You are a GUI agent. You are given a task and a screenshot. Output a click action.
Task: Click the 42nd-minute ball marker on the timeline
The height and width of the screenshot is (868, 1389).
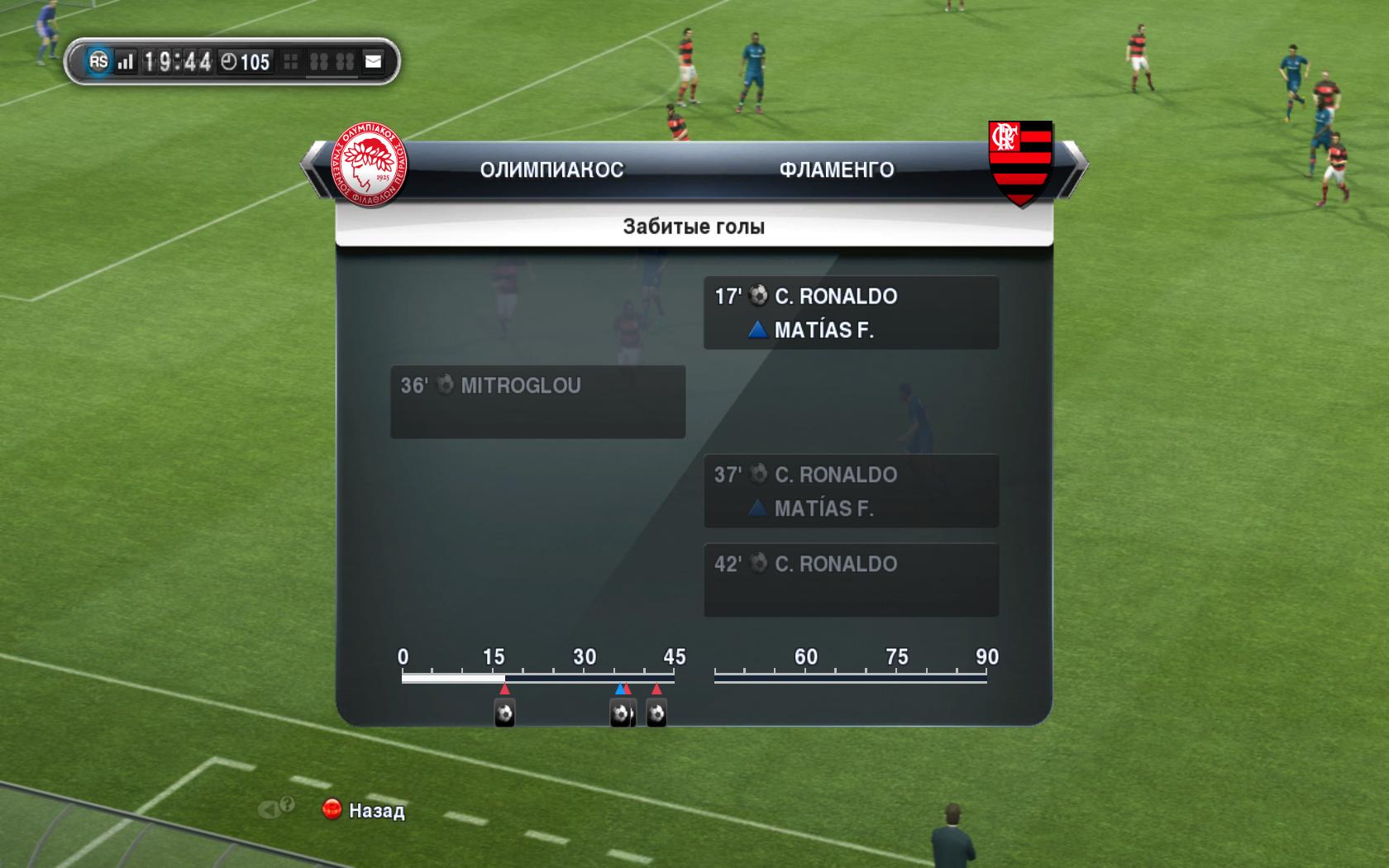pyautogui.click(x=656, y=713)
